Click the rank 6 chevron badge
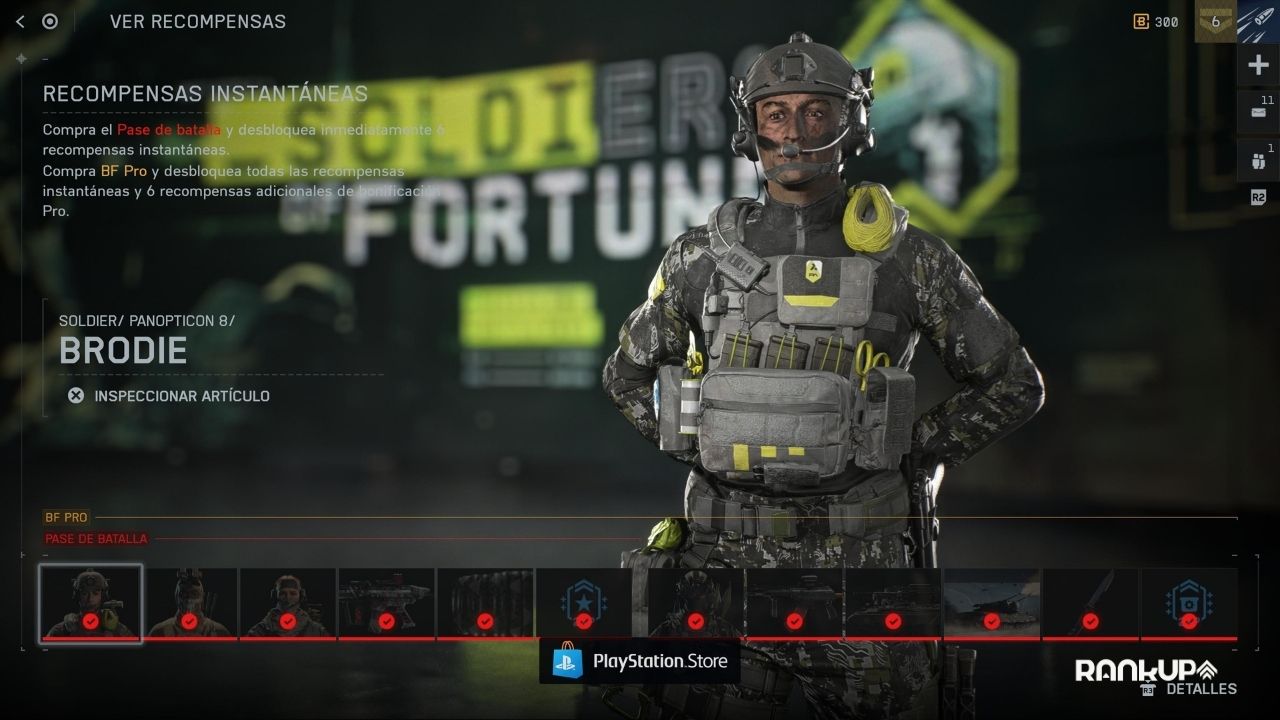The image size is (1280, 720). [x=1215, y=21]
